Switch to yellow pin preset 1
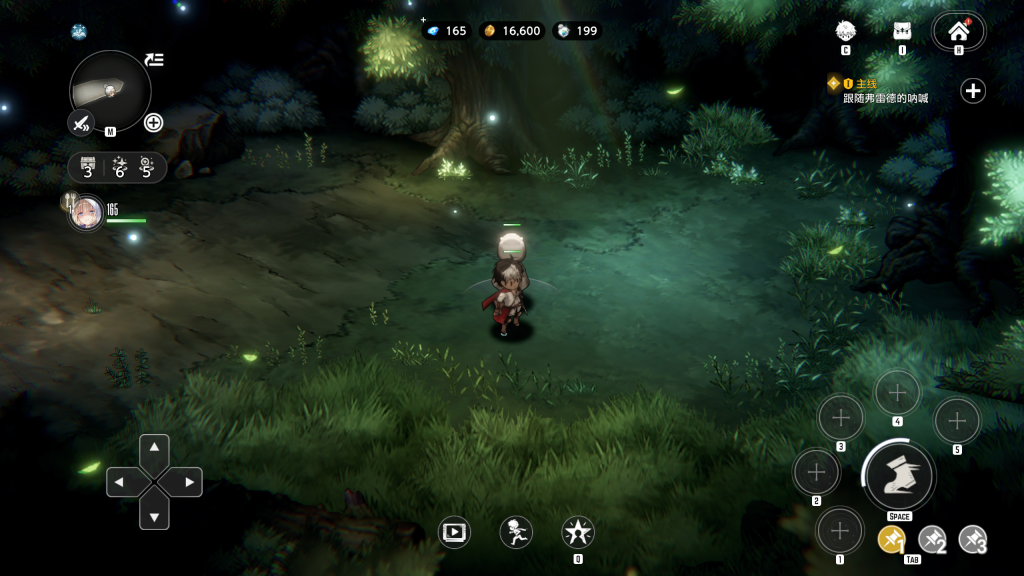Image resolution: width=1024 pixels, height=576 pixels. click(x=891, y=539)
